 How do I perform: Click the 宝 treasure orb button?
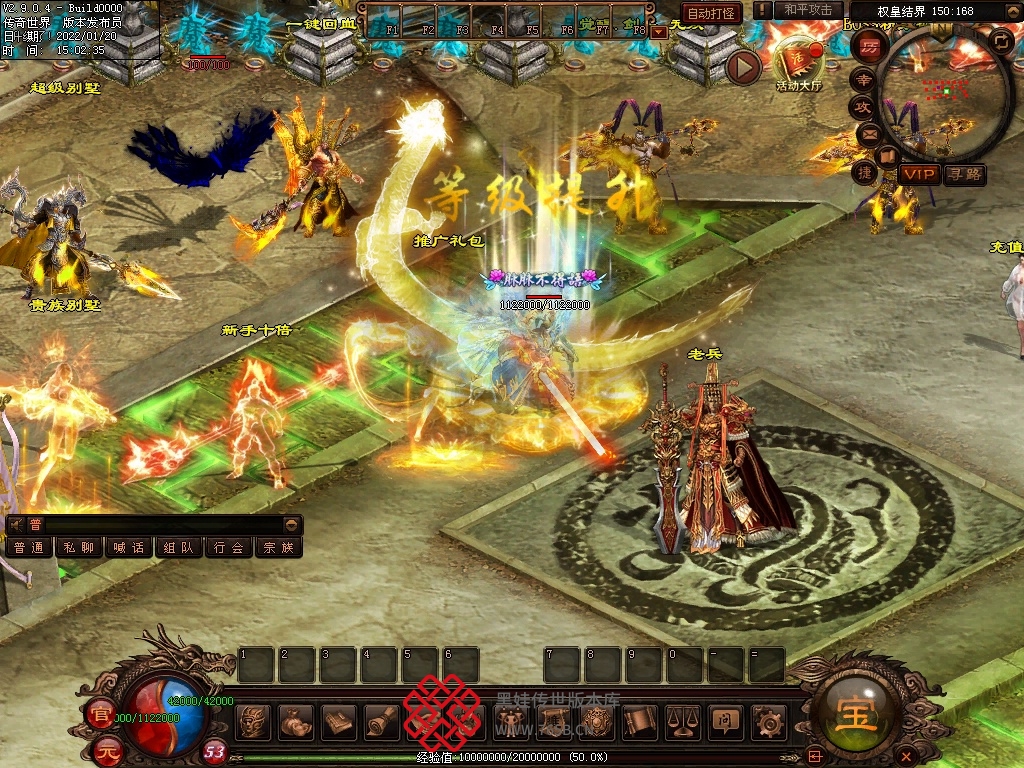pos(859,712)
